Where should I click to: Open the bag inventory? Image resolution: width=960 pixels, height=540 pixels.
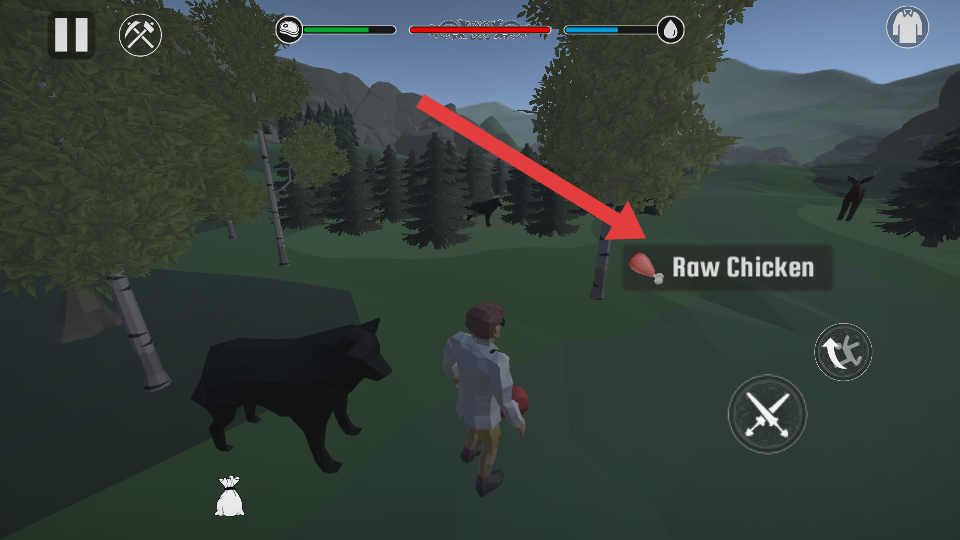(229, 497)
